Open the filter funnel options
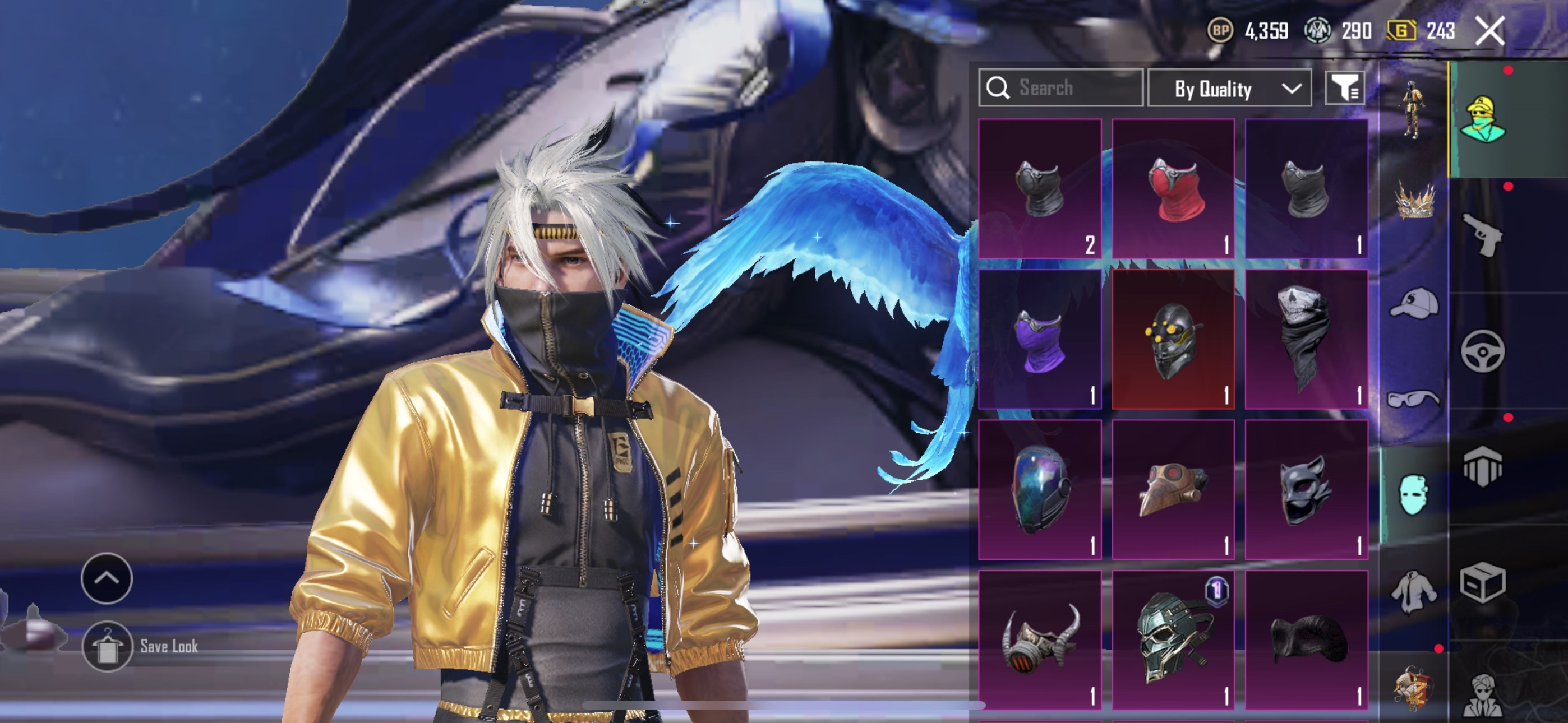Viewport: 1568px width, 723px height. click(x=1345, y=89)
